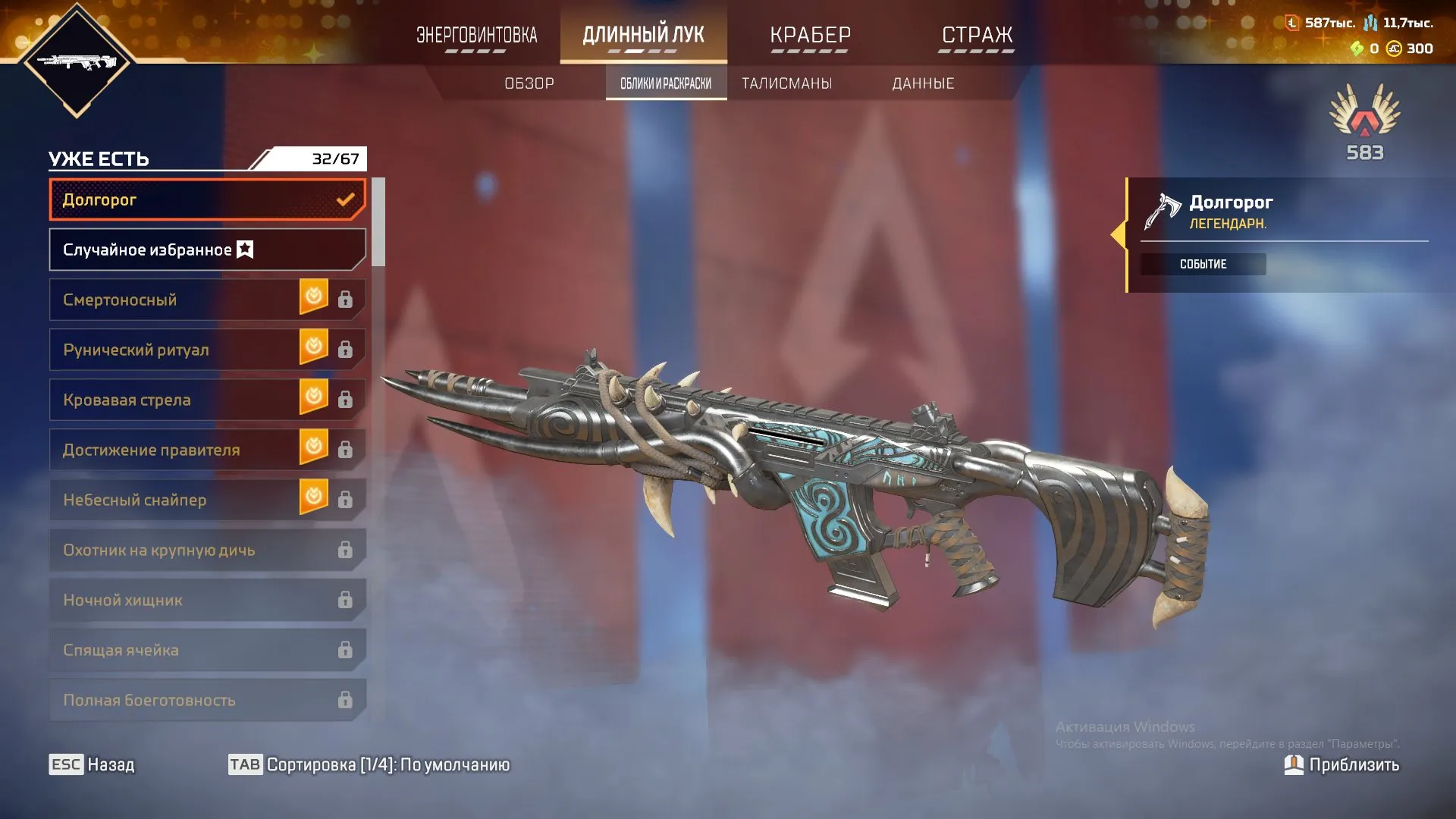
Task: Go back using the Назад button
Action: tap(93, 764)
